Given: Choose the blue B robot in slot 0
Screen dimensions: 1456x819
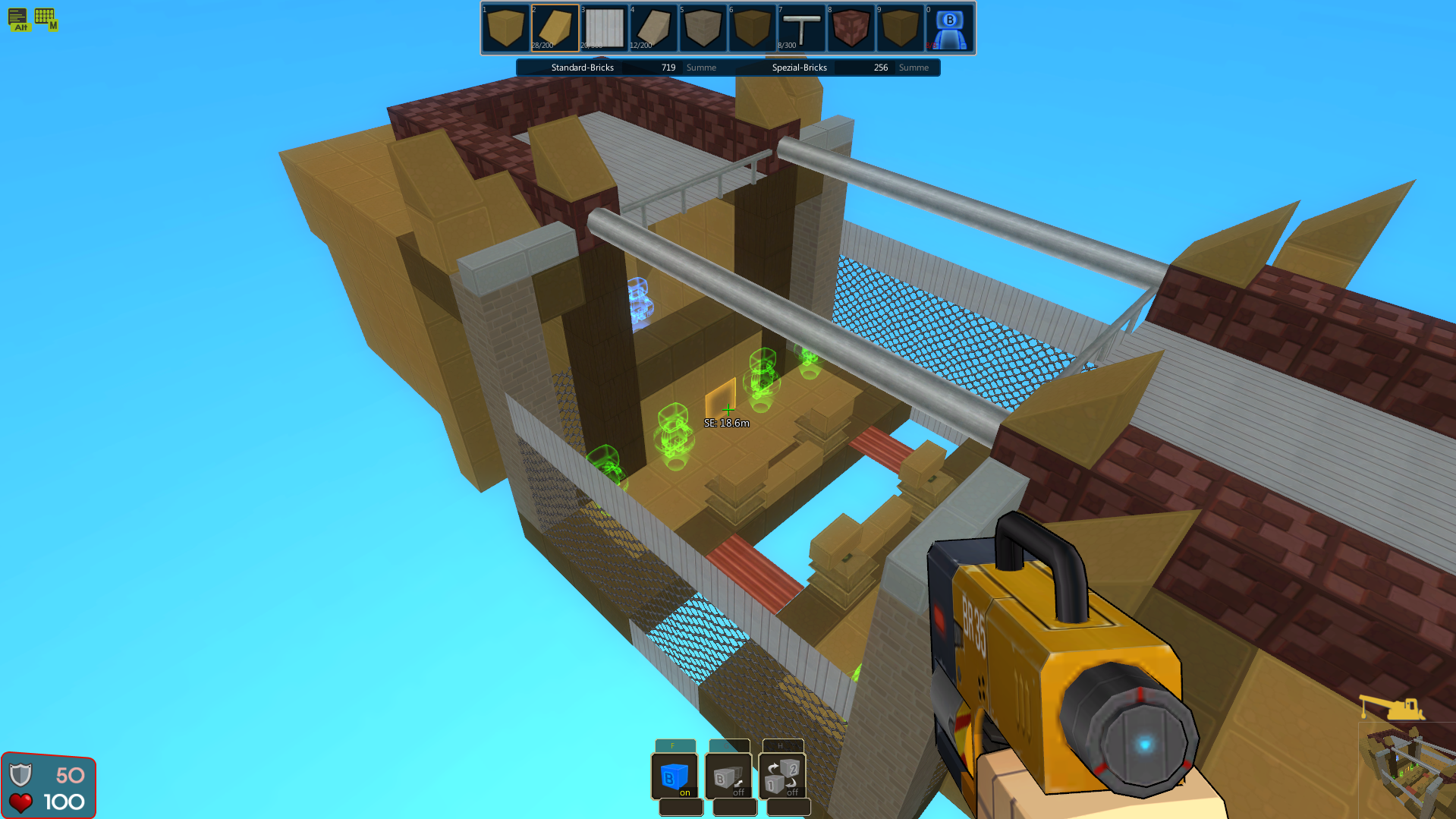Looking at the screenshot, I should click(x=949, y=28).
